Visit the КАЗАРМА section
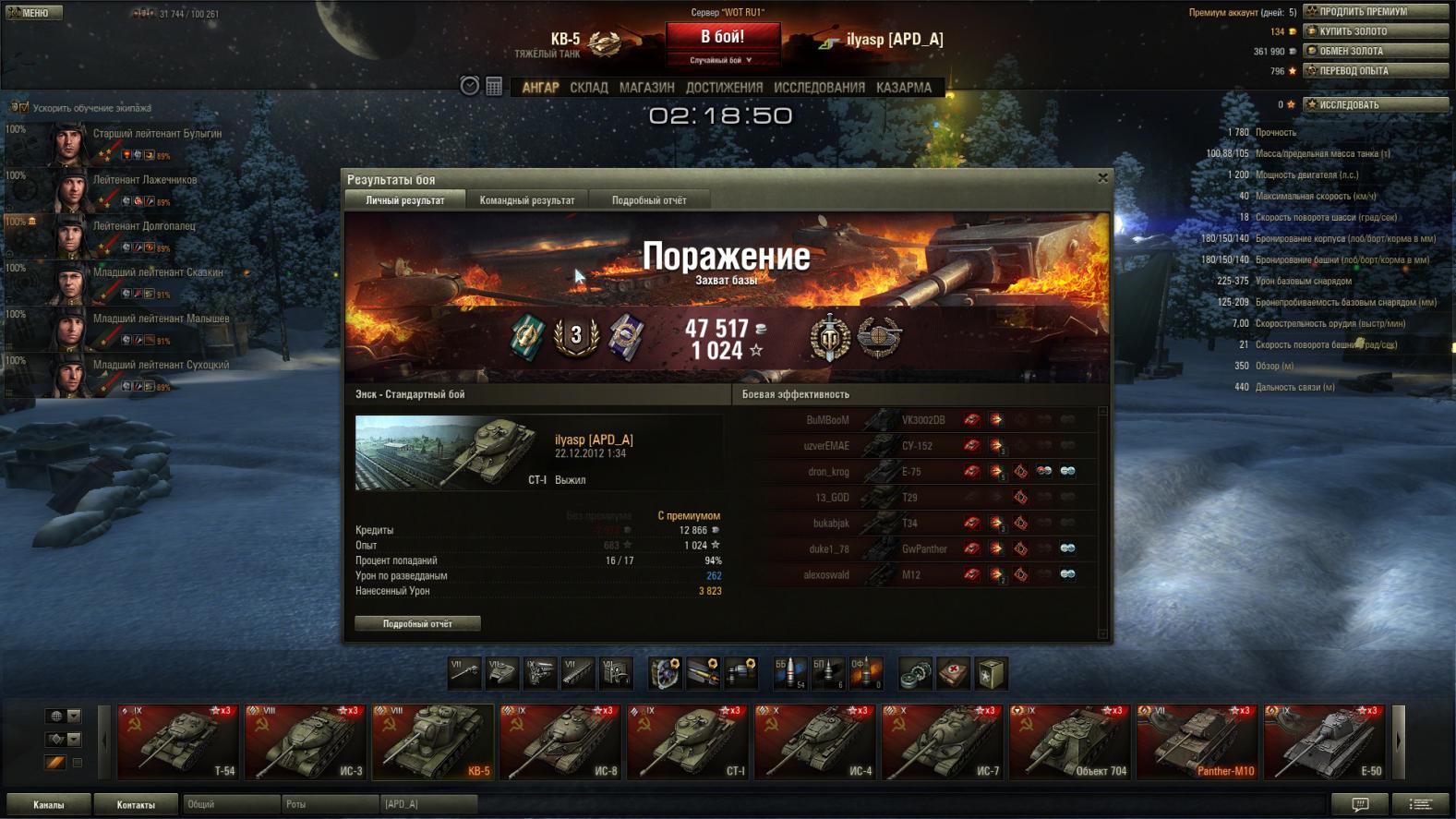This screenshot has height=819, width=1456. [x=903, y=88]
